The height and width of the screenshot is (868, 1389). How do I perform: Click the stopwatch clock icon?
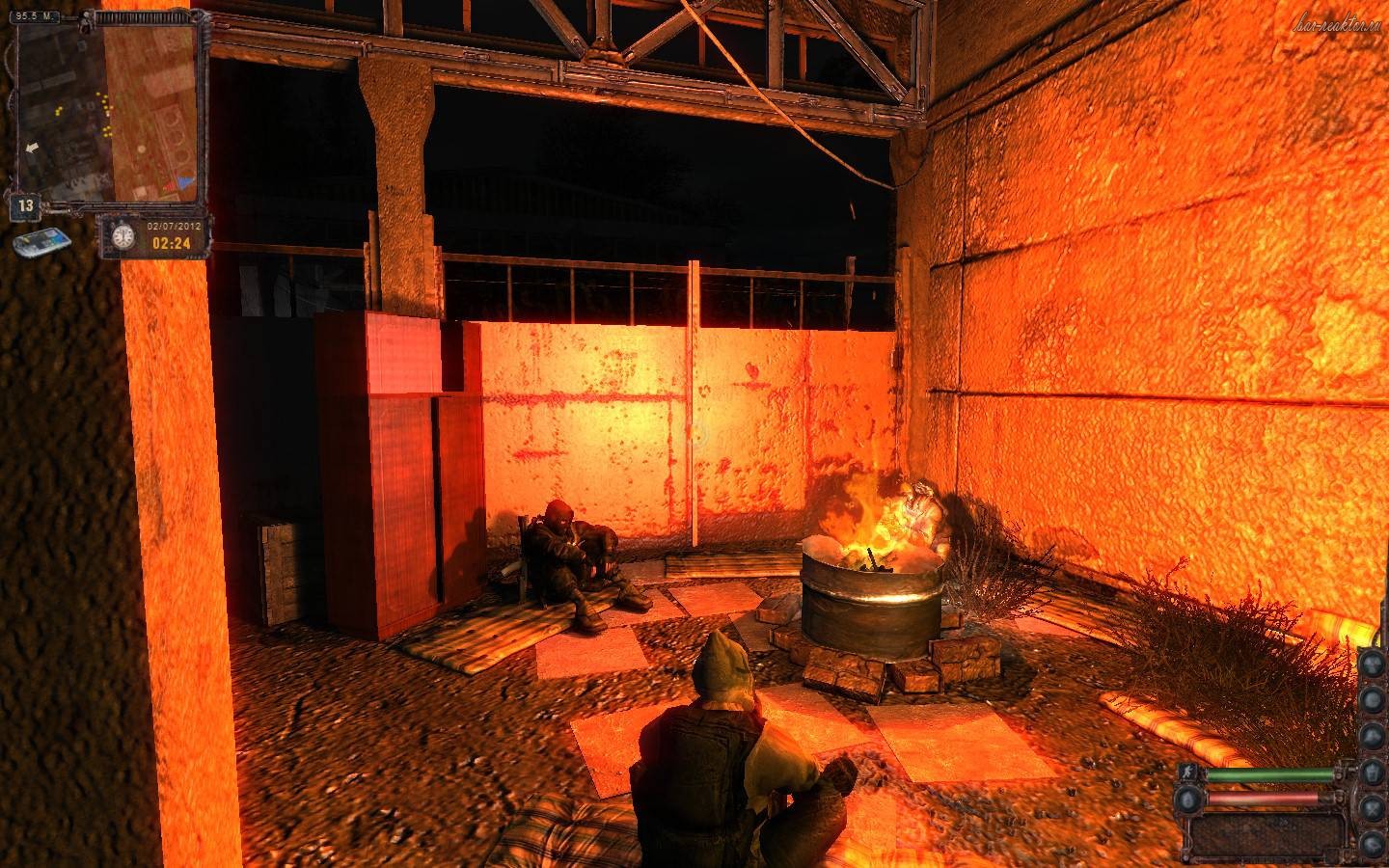click(x=123, y=236)
